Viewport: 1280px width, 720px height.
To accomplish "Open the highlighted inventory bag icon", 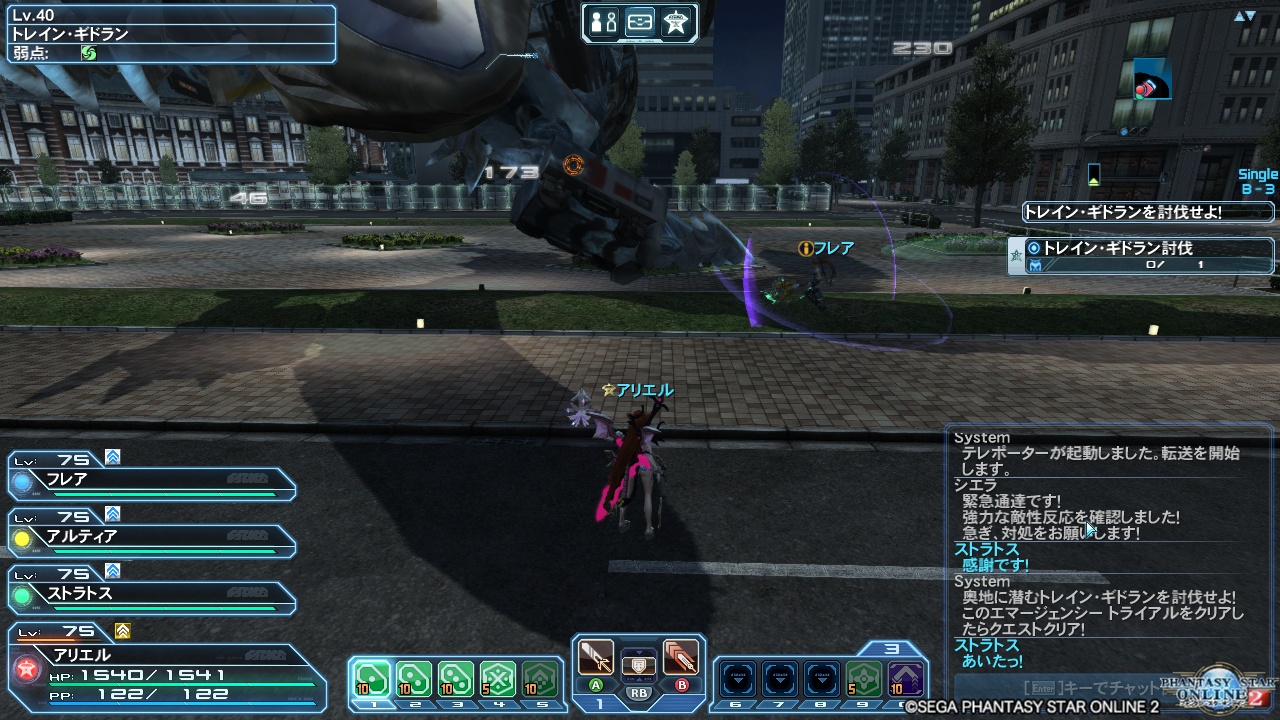I will [x=640, y=22].
